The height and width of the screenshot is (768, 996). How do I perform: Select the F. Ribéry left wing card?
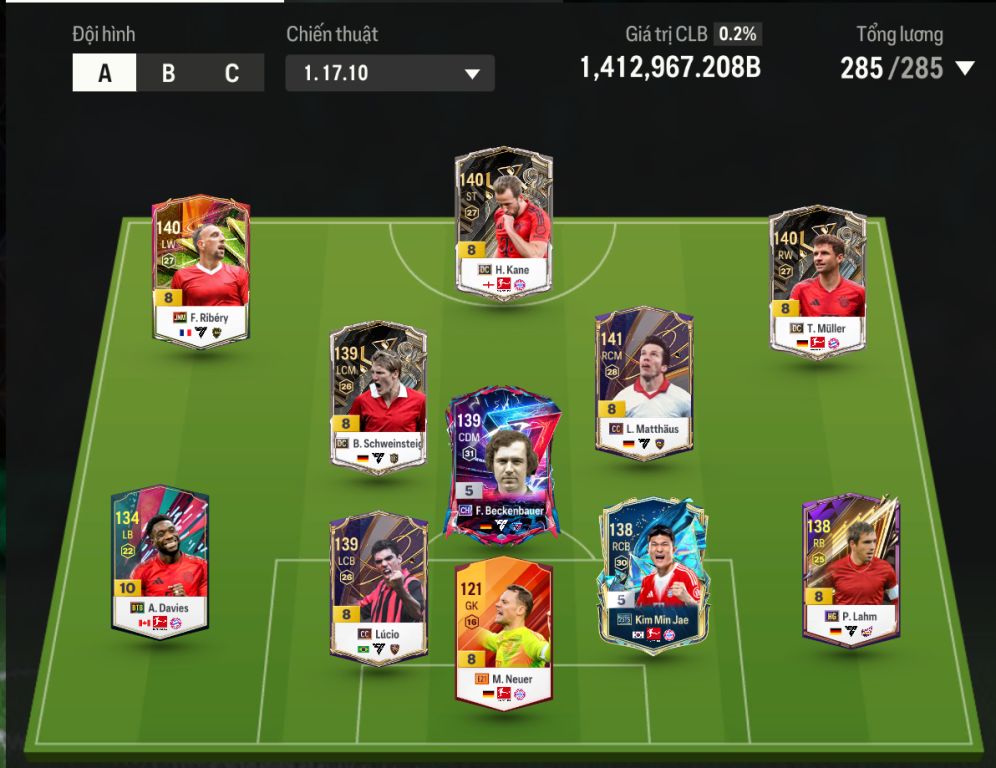click(201, 270)
